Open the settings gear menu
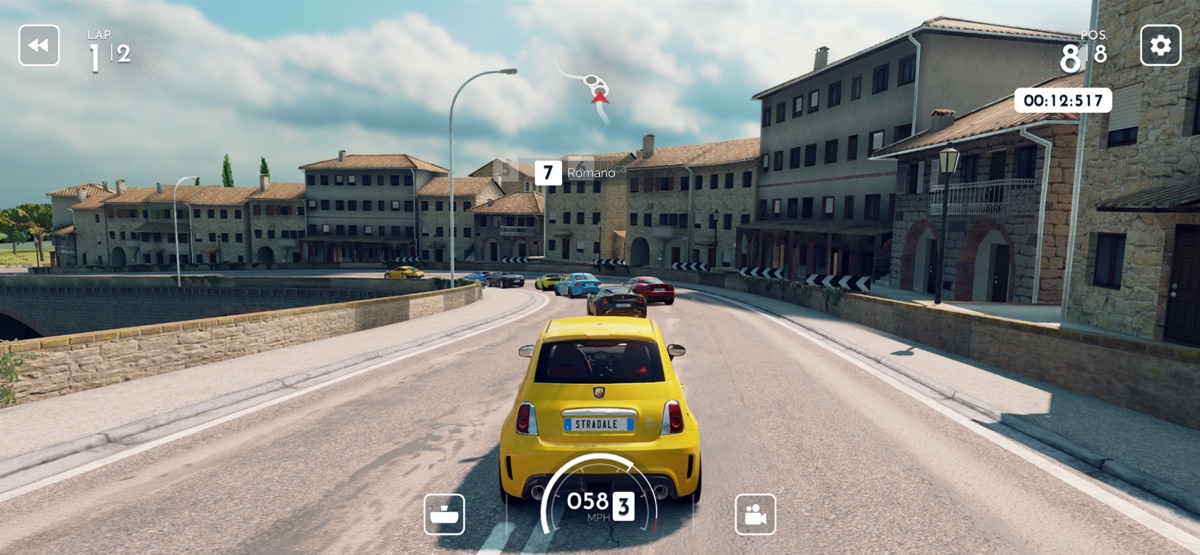The width and height of the screenshot is (1200, 555). [1160, 45]
